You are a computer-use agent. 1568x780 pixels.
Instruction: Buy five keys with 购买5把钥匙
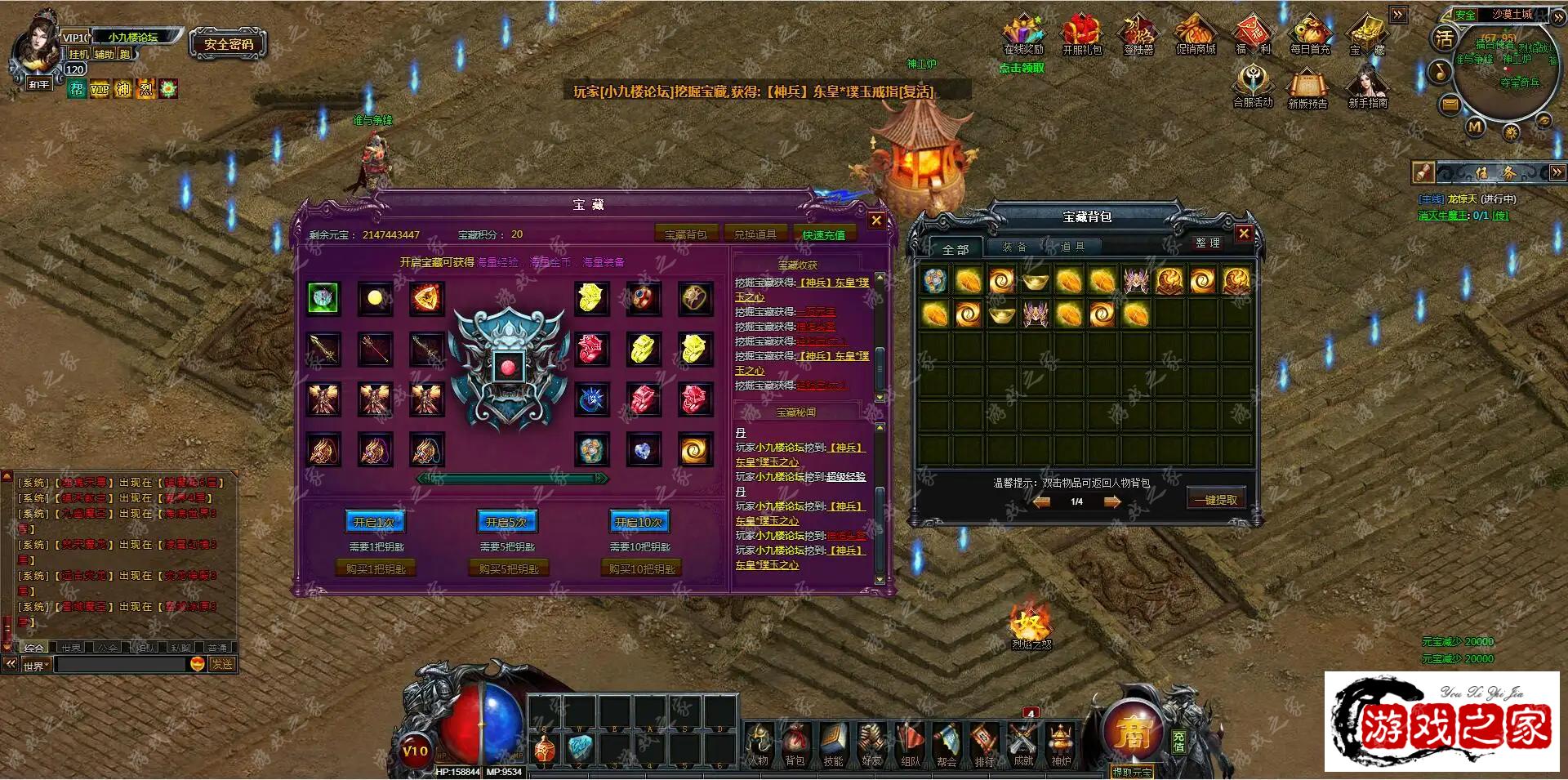(x=508, y=568)
